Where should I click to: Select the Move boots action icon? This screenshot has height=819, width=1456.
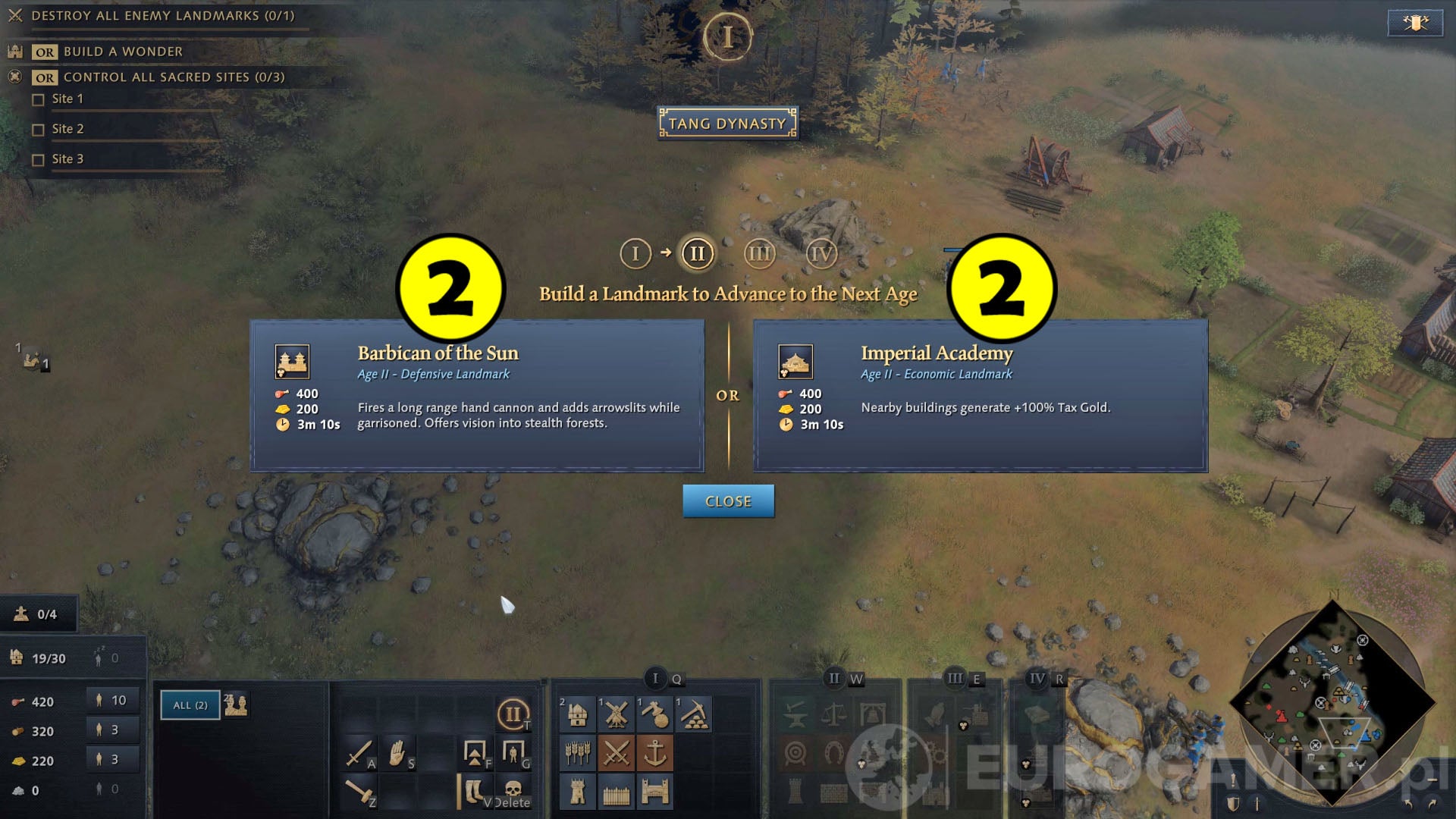pyautogui.click(x=474, y=791)
